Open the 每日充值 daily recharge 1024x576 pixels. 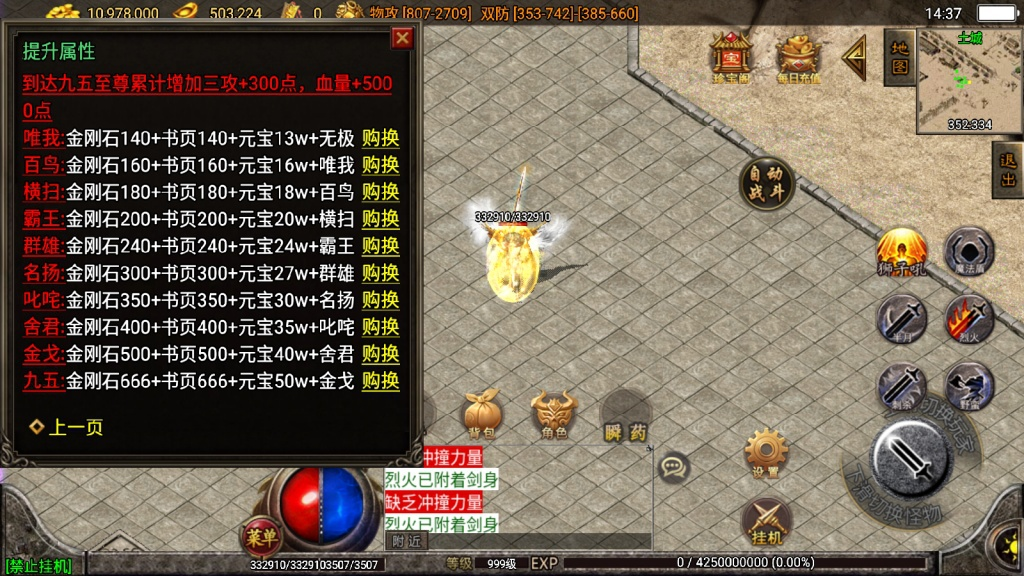(x=798, y=58)
